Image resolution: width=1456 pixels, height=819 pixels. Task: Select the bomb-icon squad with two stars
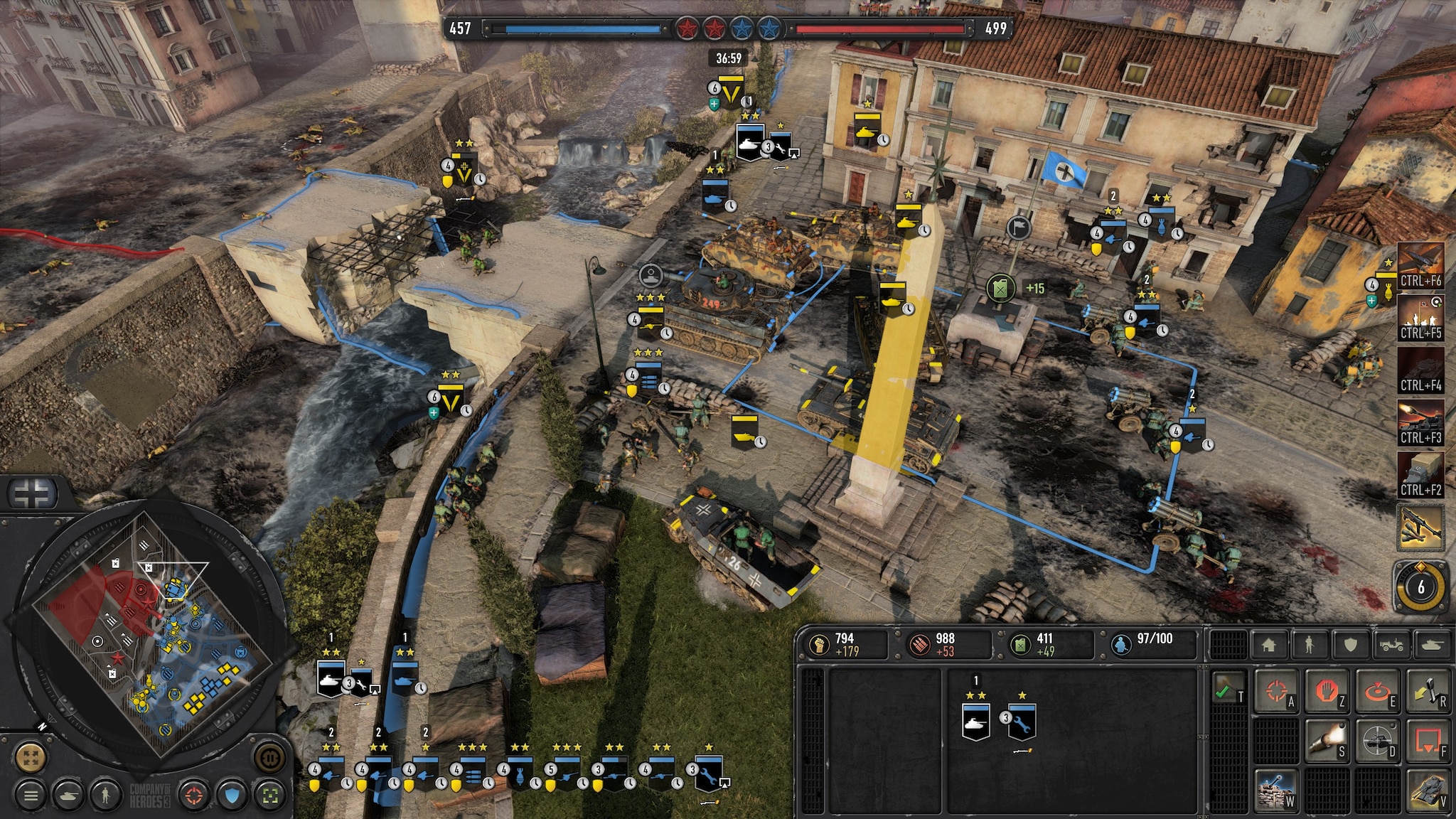click(519, 773)
